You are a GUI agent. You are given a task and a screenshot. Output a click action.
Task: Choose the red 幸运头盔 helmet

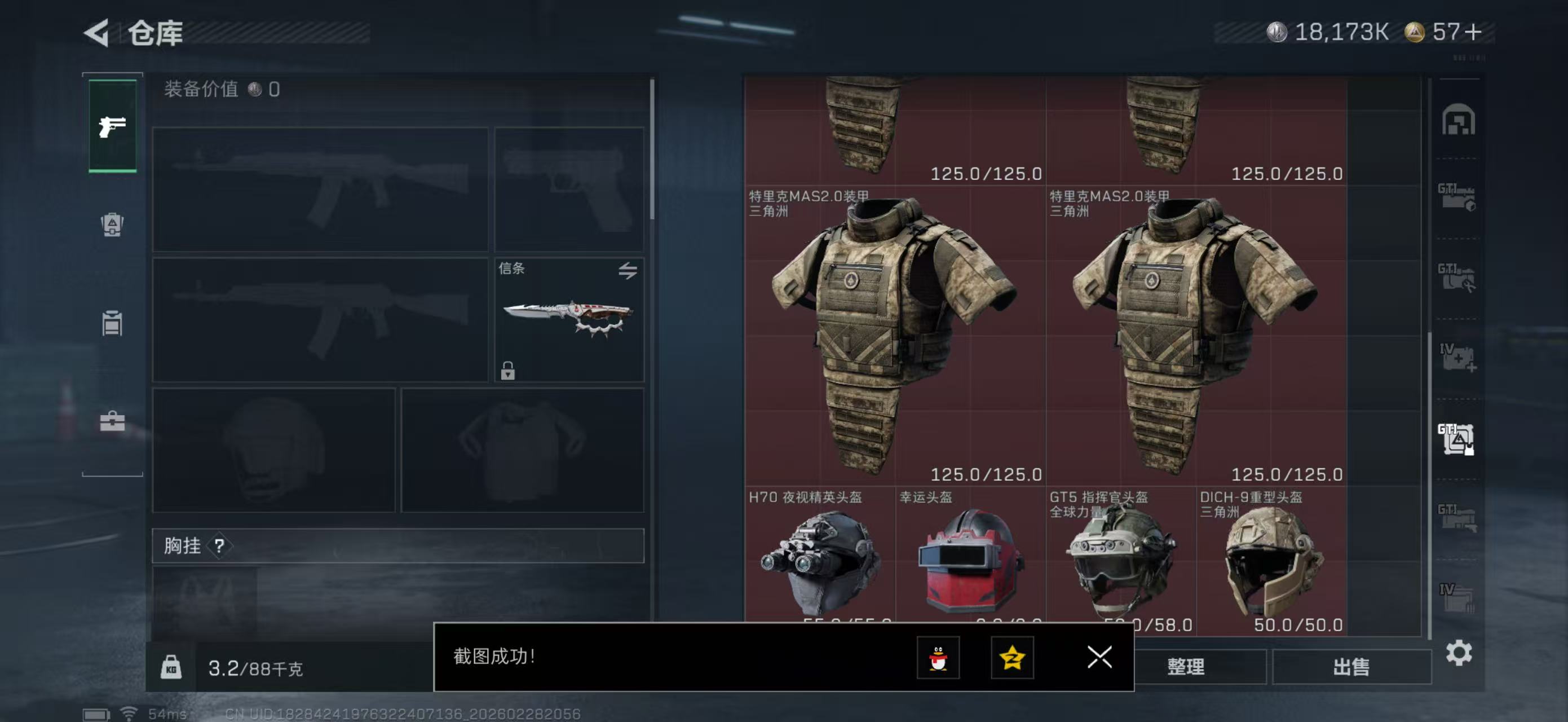(x=970, y=561)
